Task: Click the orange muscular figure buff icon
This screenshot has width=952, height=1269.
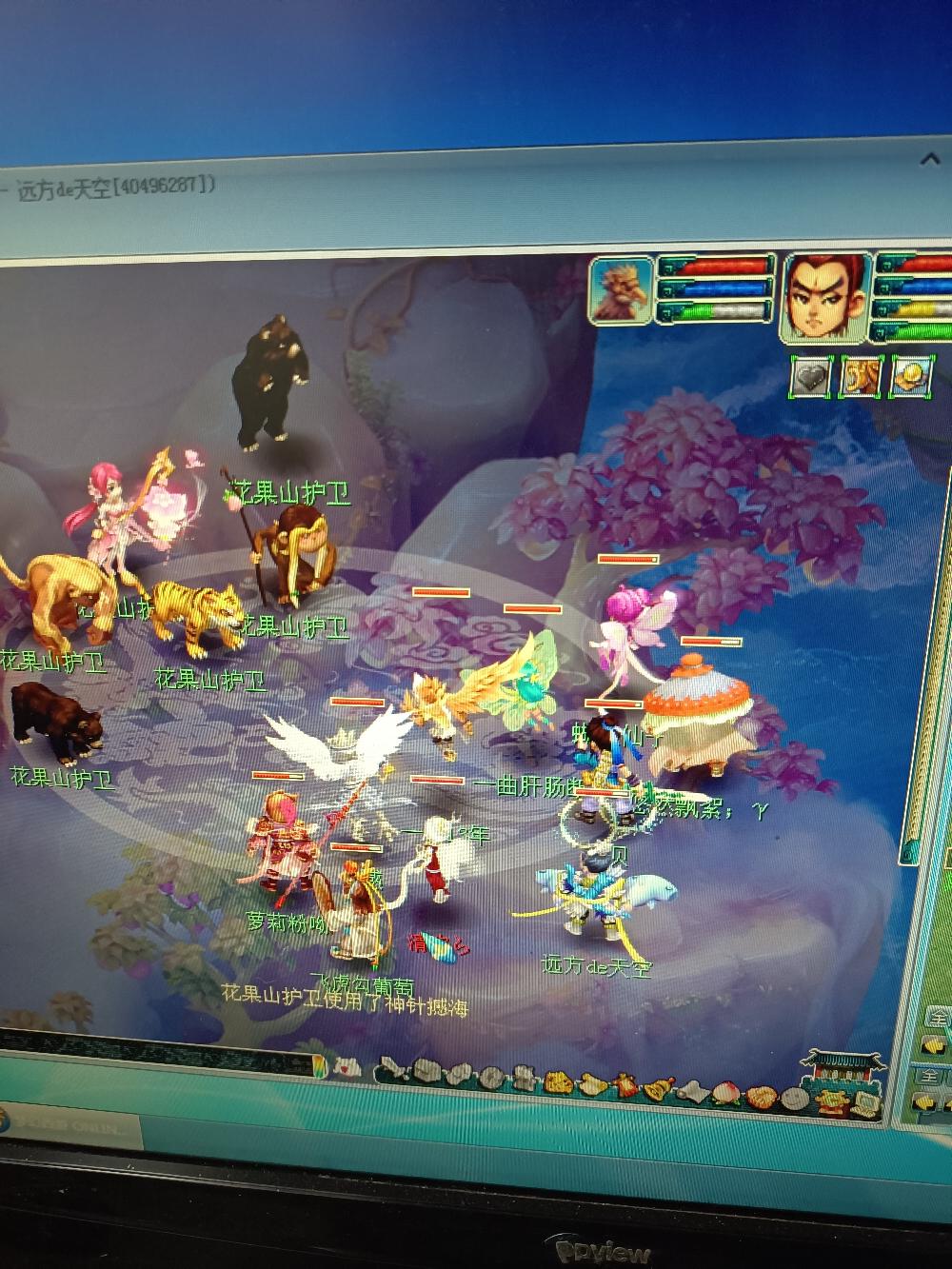Action: [862, 376]
